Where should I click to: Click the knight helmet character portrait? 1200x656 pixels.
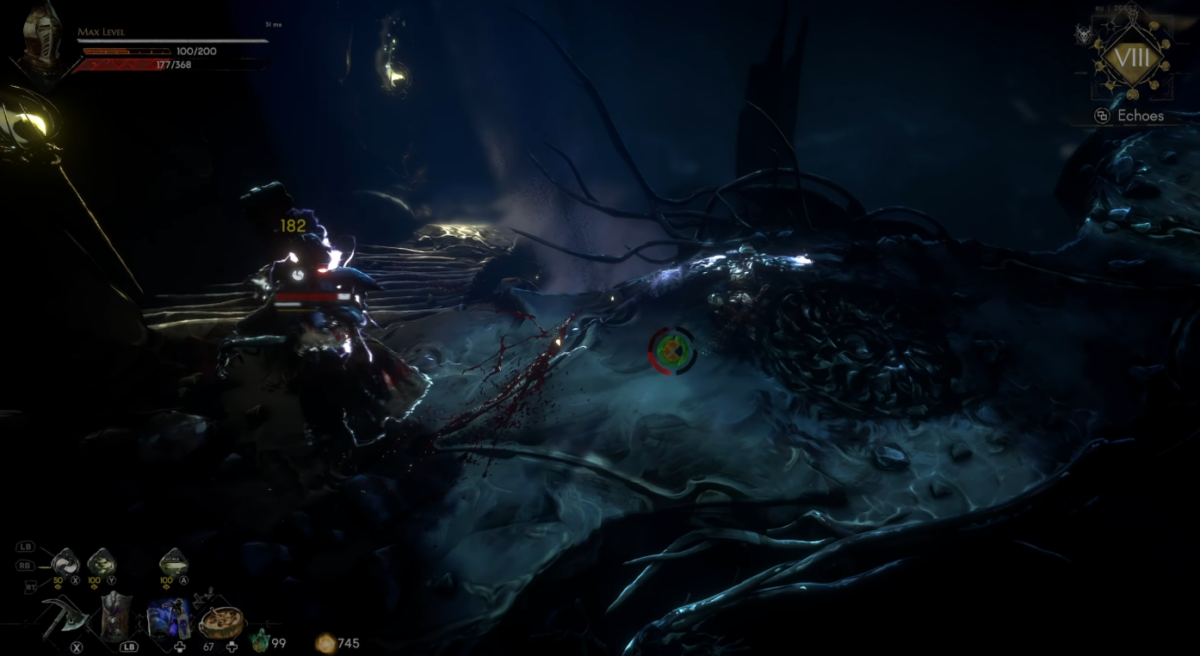point(42,38)
